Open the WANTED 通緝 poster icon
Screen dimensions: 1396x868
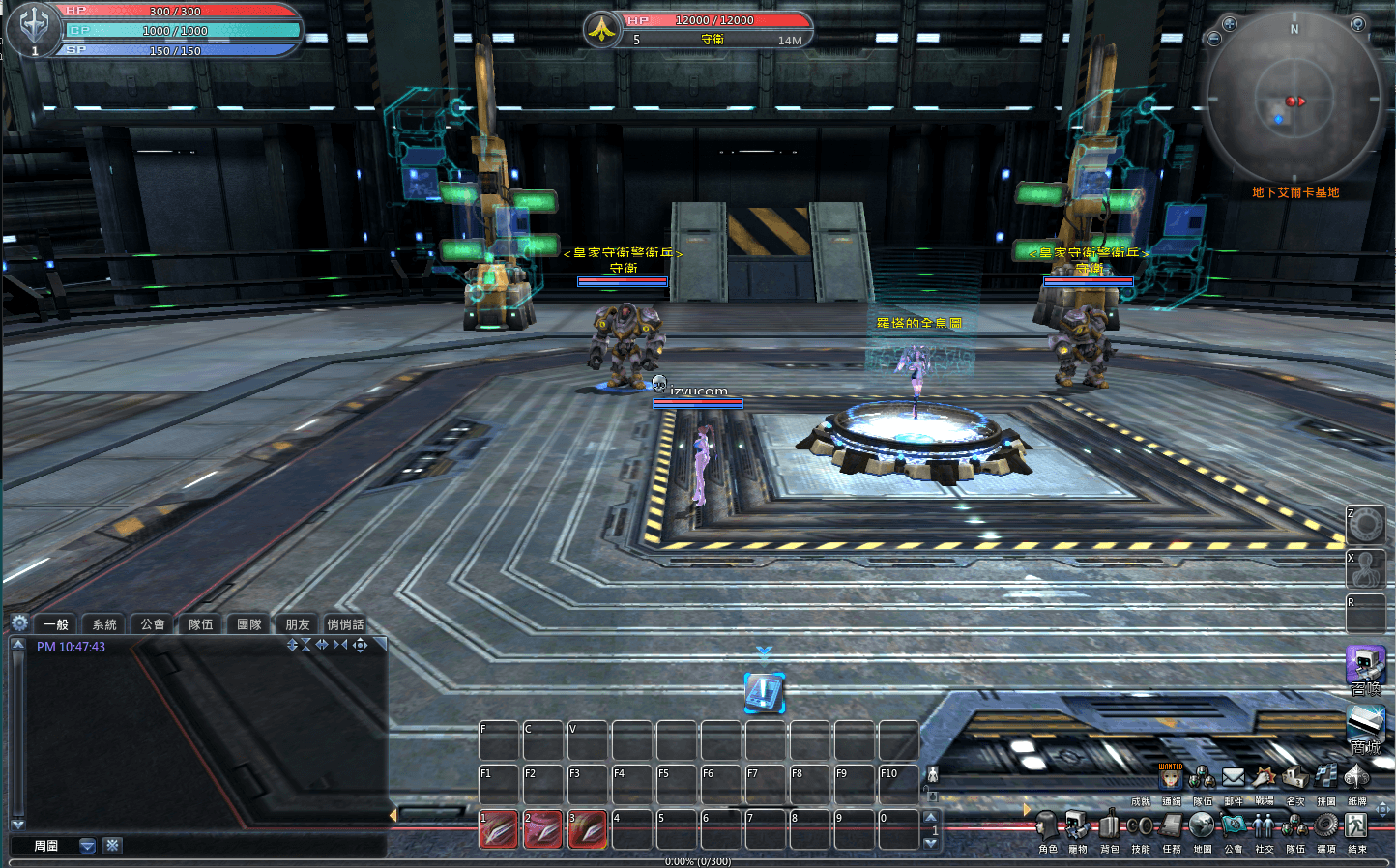pyautogui.click(x=1171, y=777)
